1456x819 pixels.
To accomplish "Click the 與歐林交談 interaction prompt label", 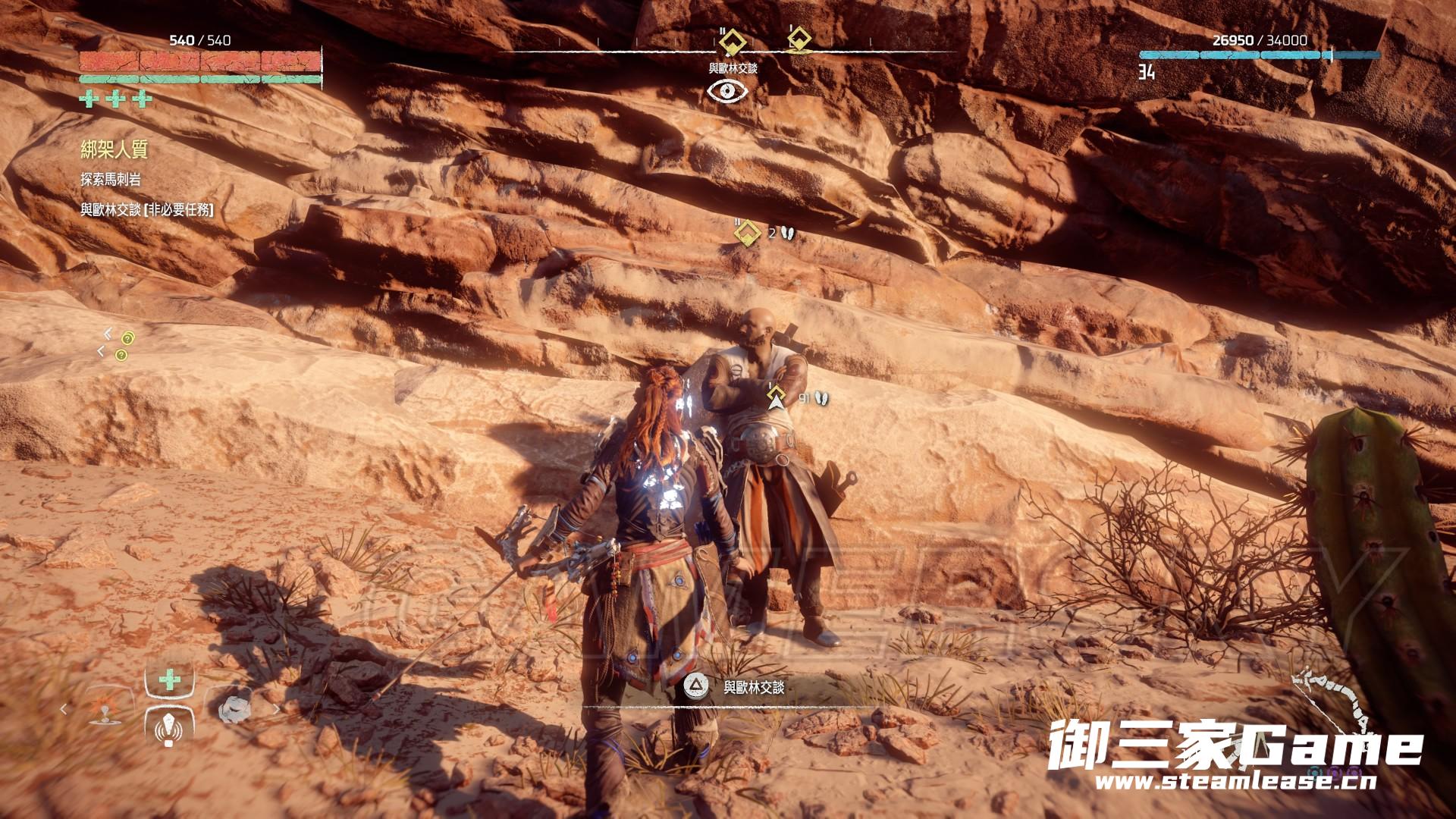I will [x=753, y=687].
